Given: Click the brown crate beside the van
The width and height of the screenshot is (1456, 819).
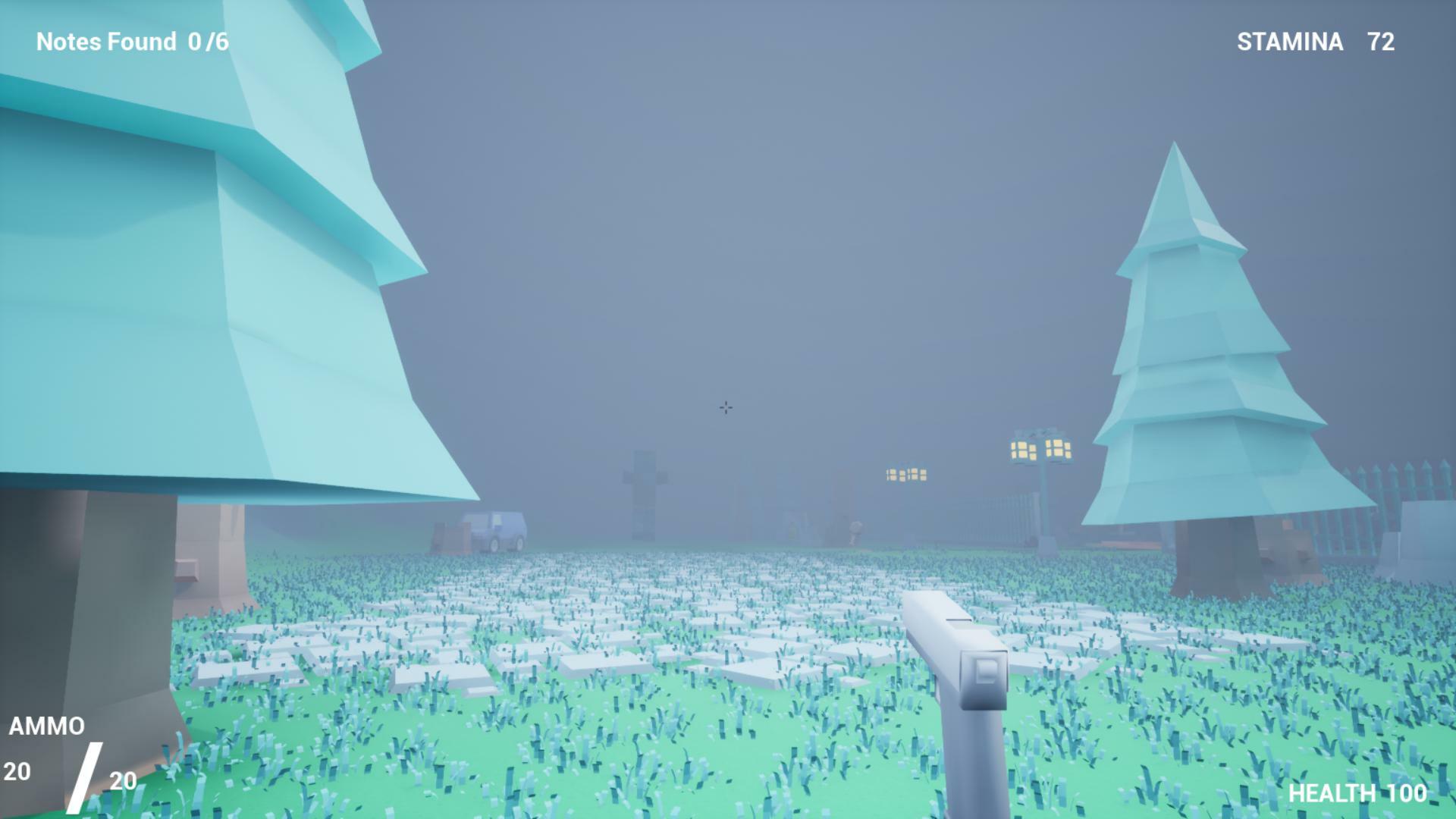Looking at the screenshot, I should (x=453, y=537).
